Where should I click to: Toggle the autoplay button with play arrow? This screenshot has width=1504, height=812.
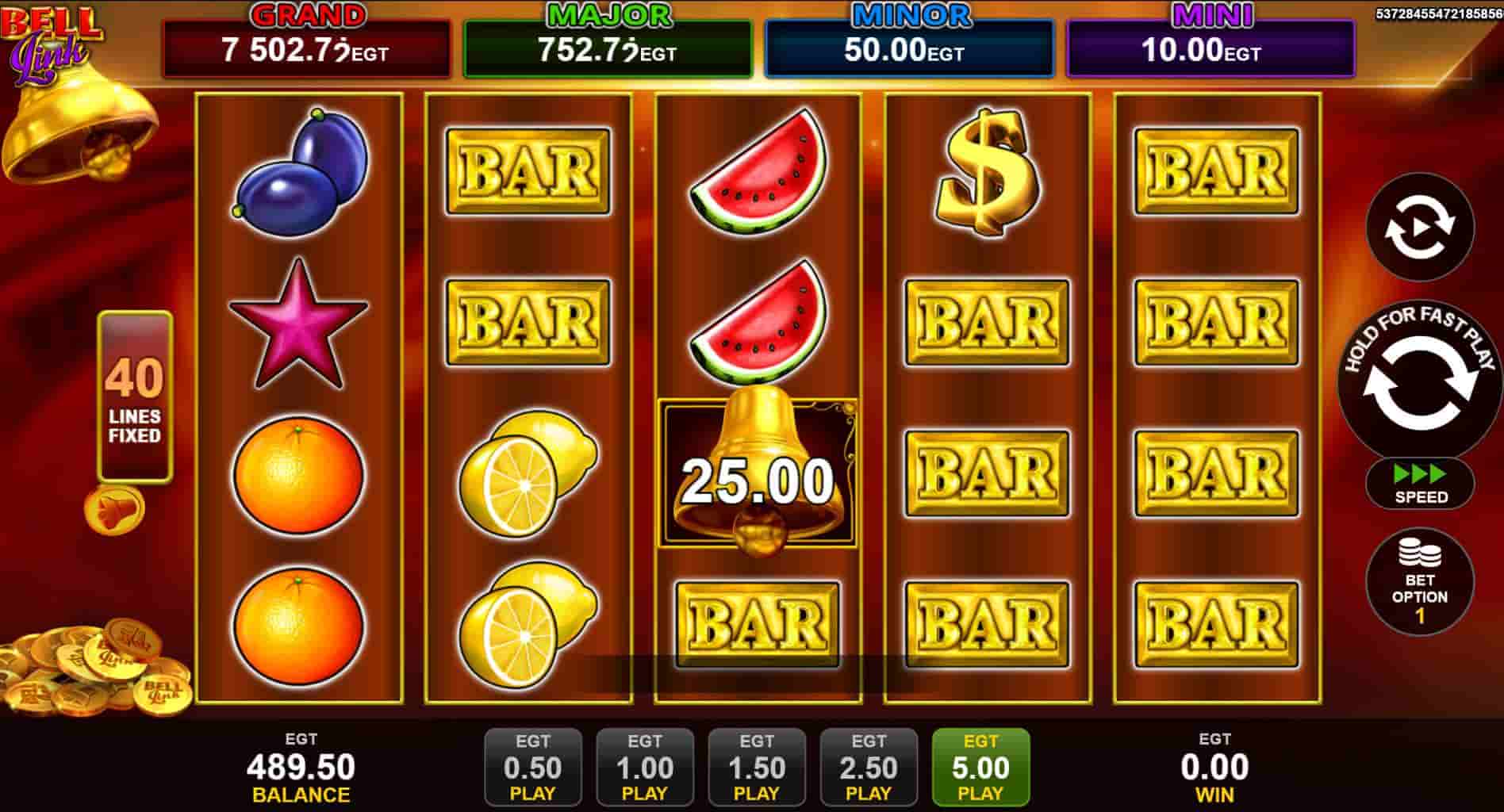(1419, 228)
